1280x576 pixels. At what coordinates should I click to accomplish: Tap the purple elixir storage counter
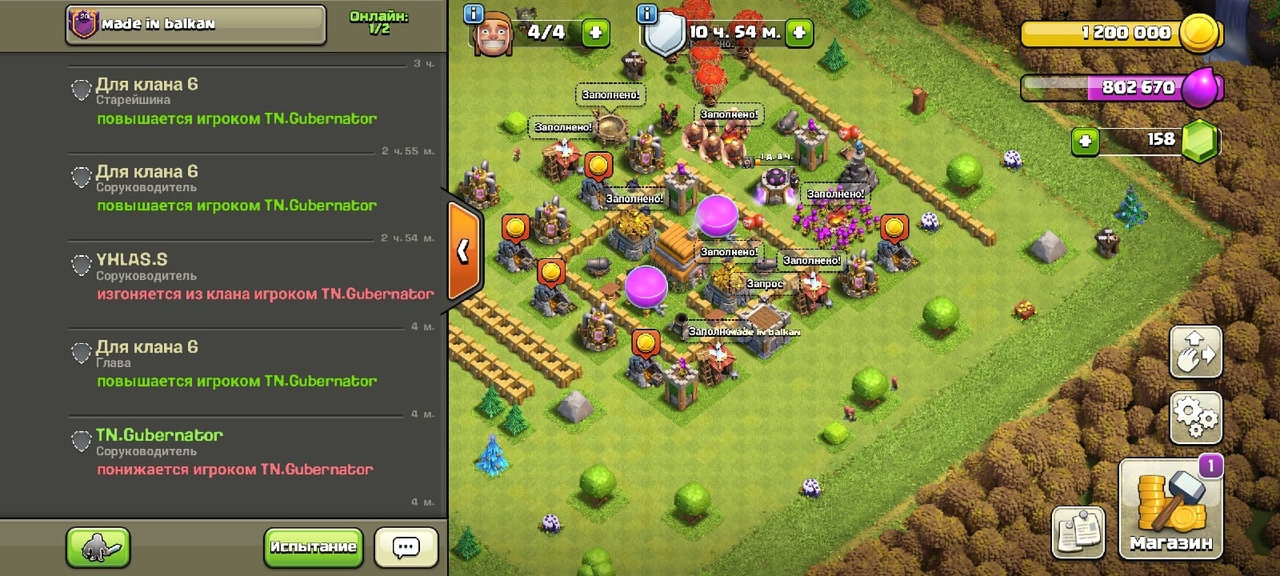(1120, 88)
